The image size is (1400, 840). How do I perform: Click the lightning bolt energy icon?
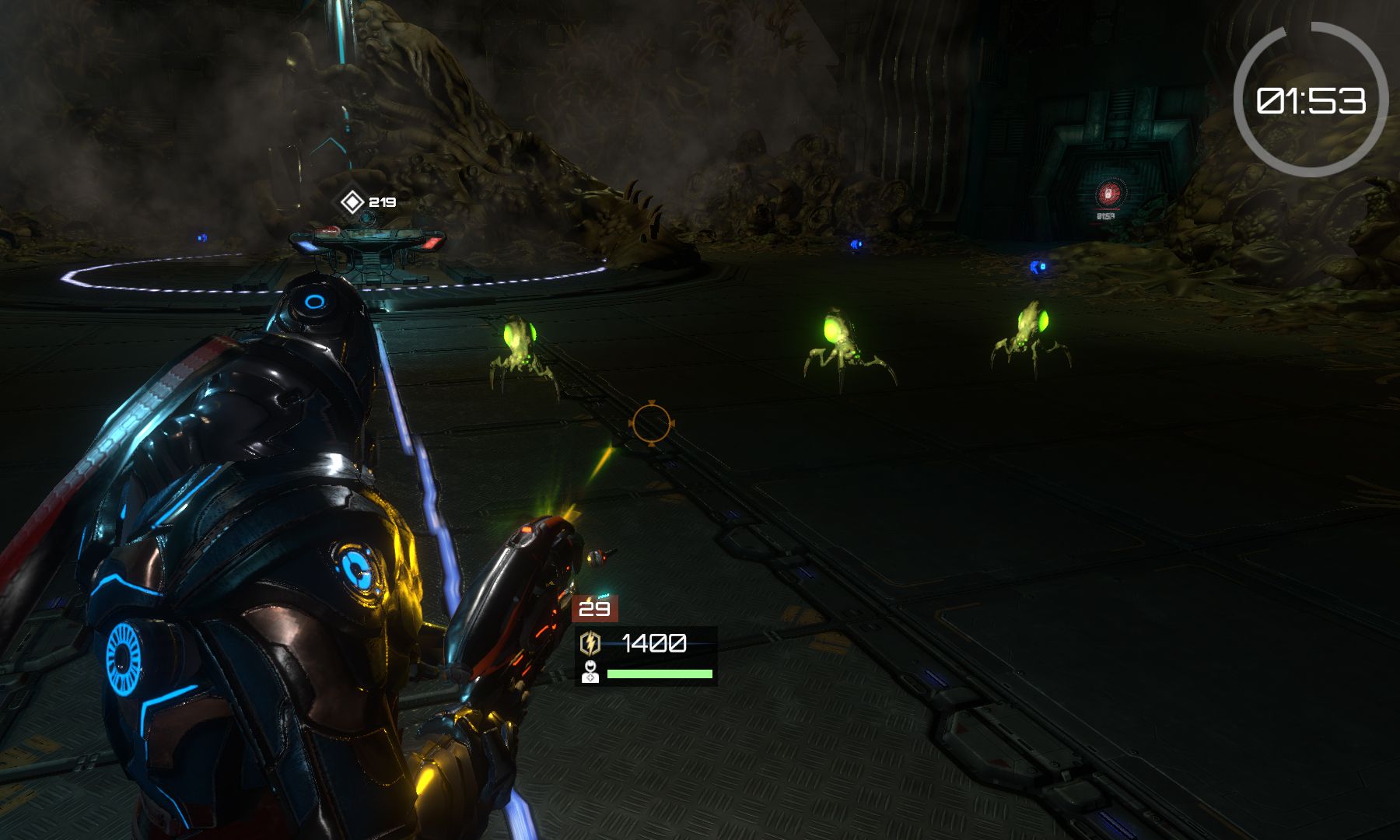pos(591,643)
